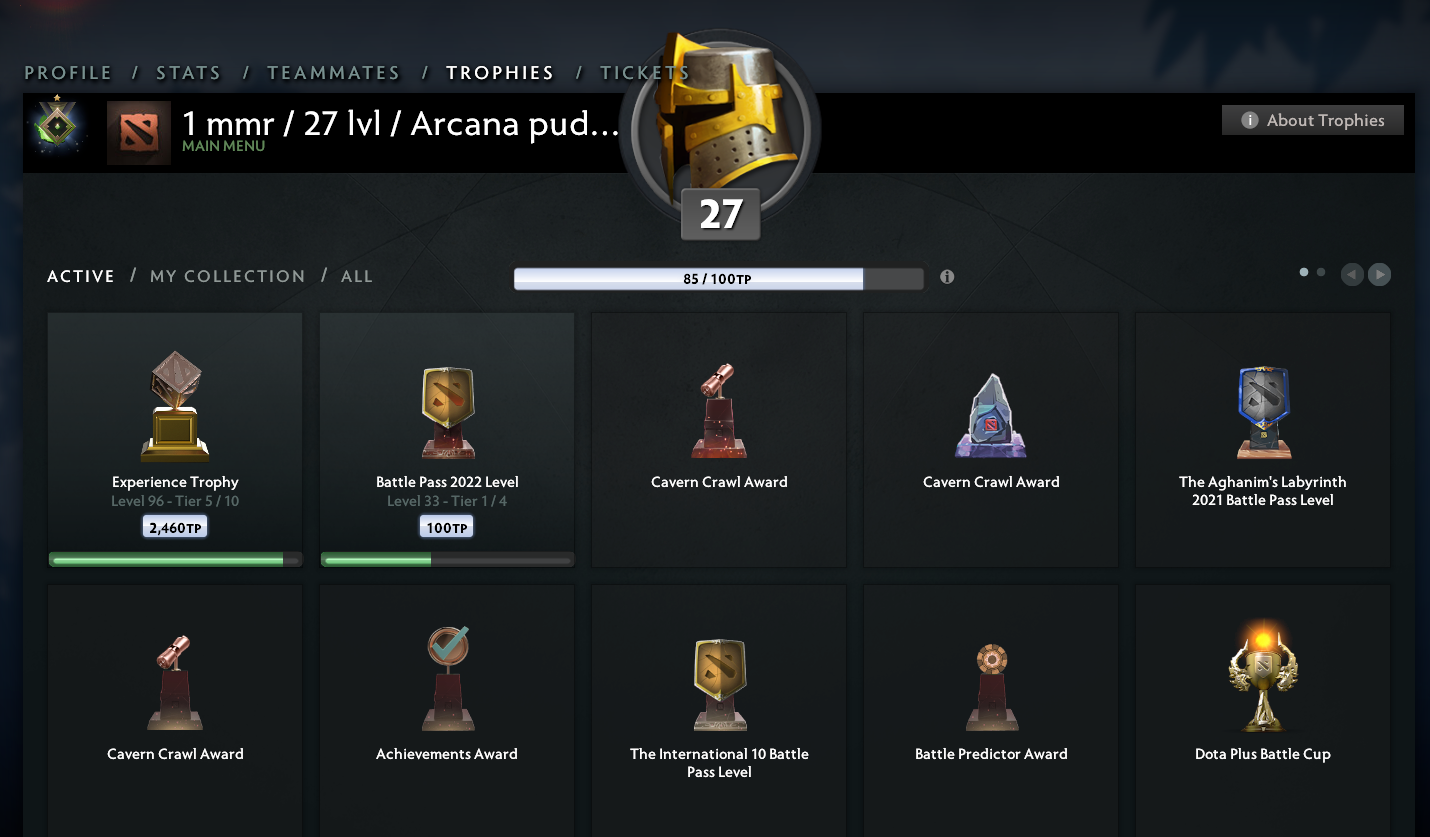
Task: Click the 85/100TP progress bar
Action: point(688,278)
